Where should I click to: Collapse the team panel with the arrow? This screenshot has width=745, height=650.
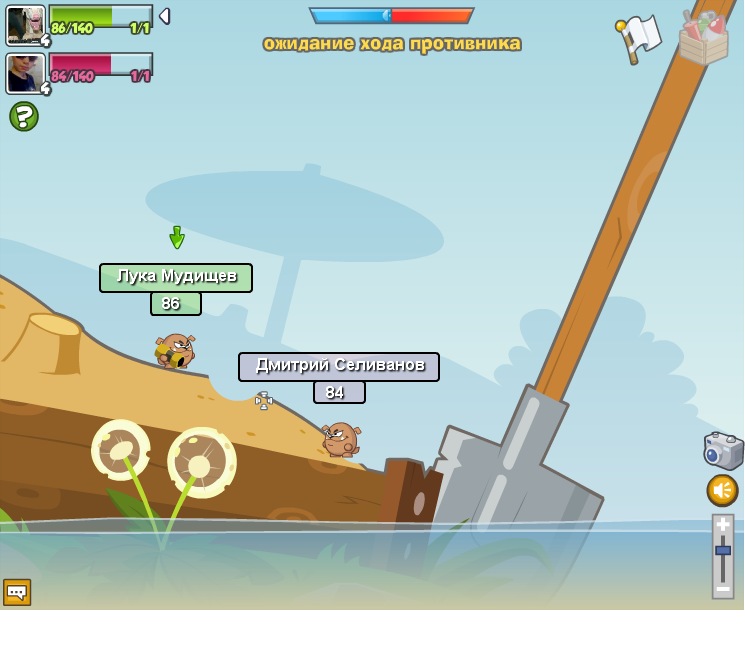(164, 16)
